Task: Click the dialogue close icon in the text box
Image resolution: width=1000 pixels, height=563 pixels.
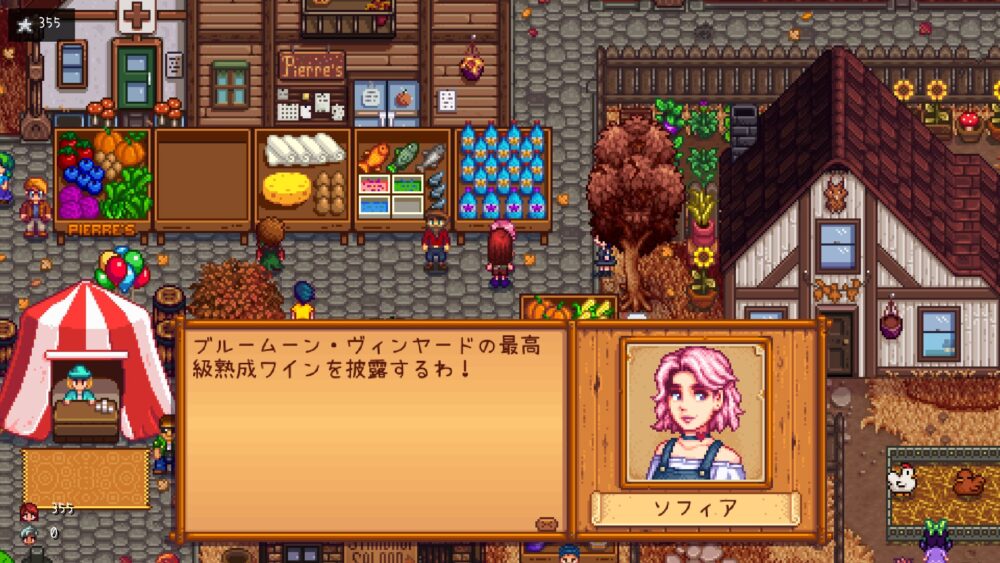Action: 546,523
